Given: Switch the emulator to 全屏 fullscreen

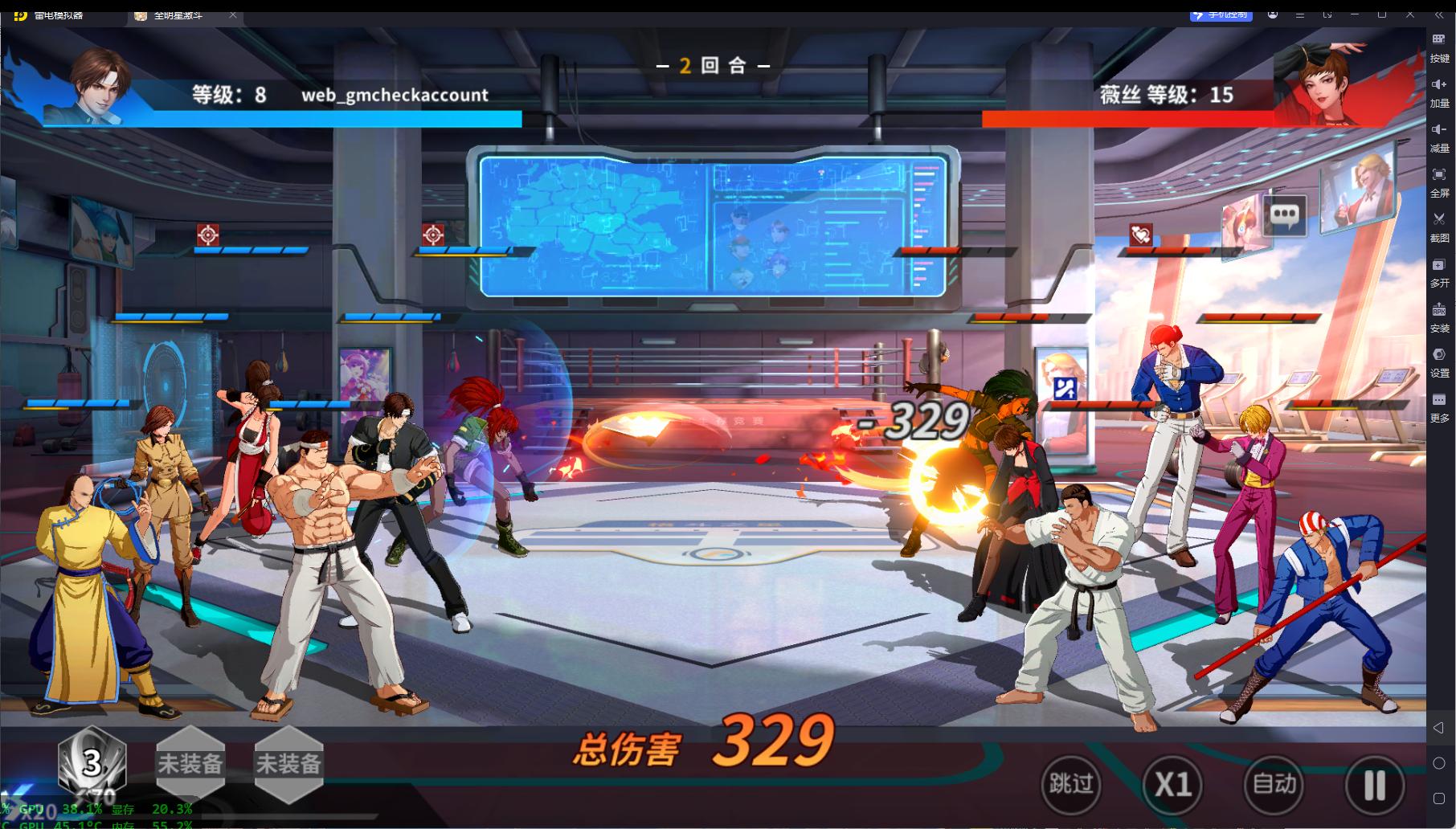Looking at the screenshot, I should tap(1439, 181).
